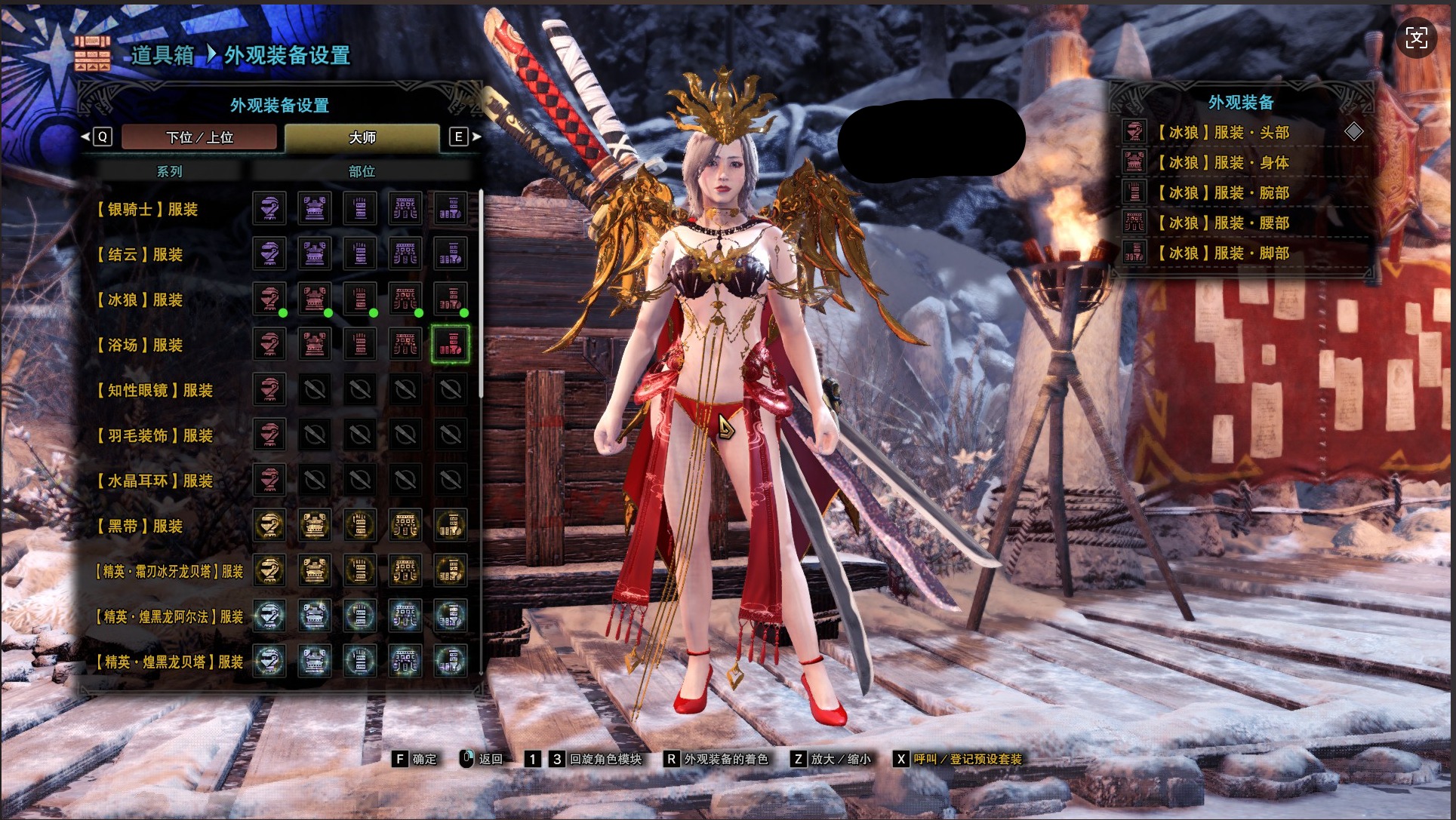
Task: Choose the 水晶耳环 head piece
Action: [x=269, y=481]
